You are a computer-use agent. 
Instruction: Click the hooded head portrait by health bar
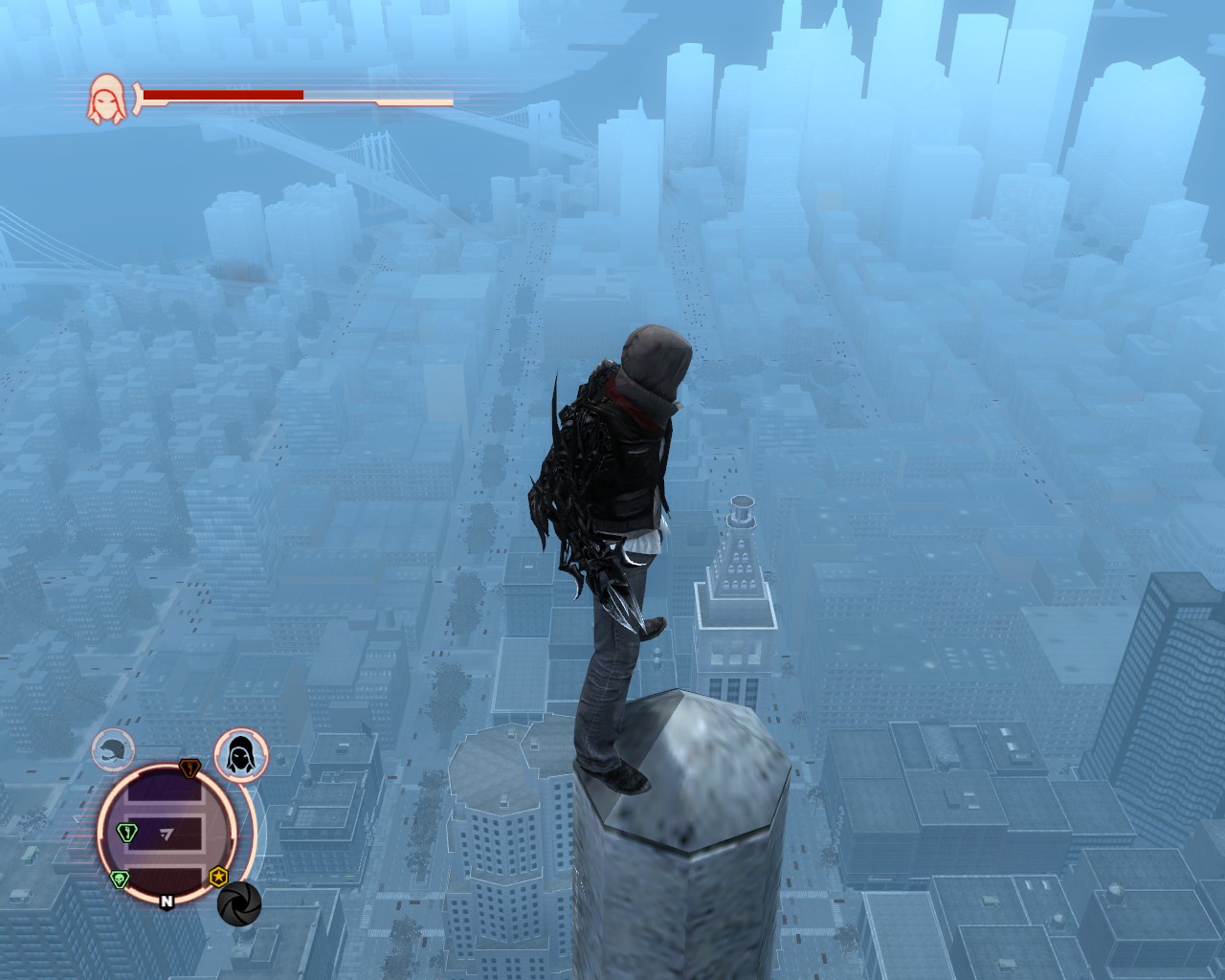tap(105, 100)
